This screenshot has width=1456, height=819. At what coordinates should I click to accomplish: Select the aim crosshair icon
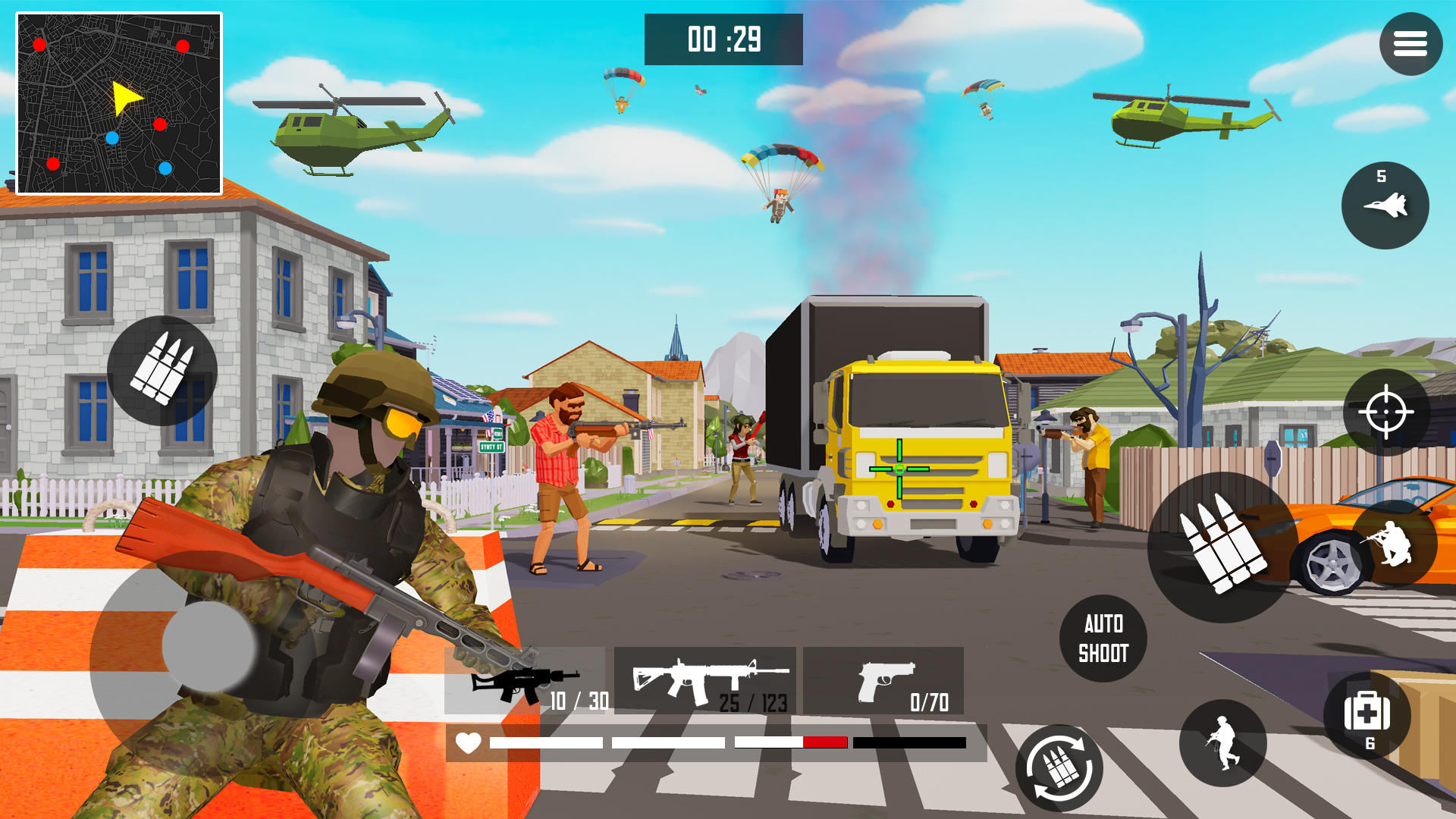(x=1385, y=412)
